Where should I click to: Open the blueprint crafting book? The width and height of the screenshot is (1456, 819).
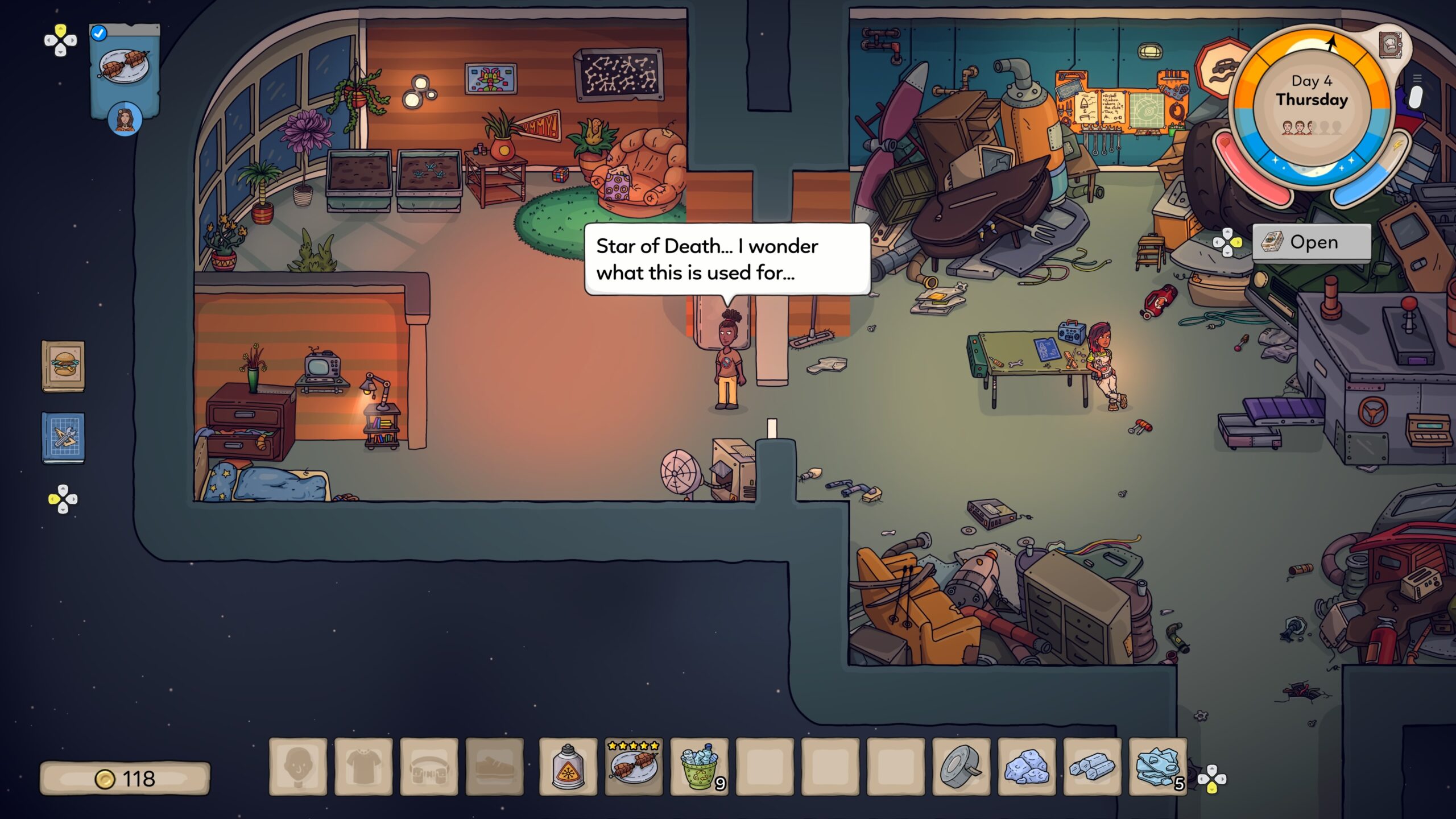[63, 437]
